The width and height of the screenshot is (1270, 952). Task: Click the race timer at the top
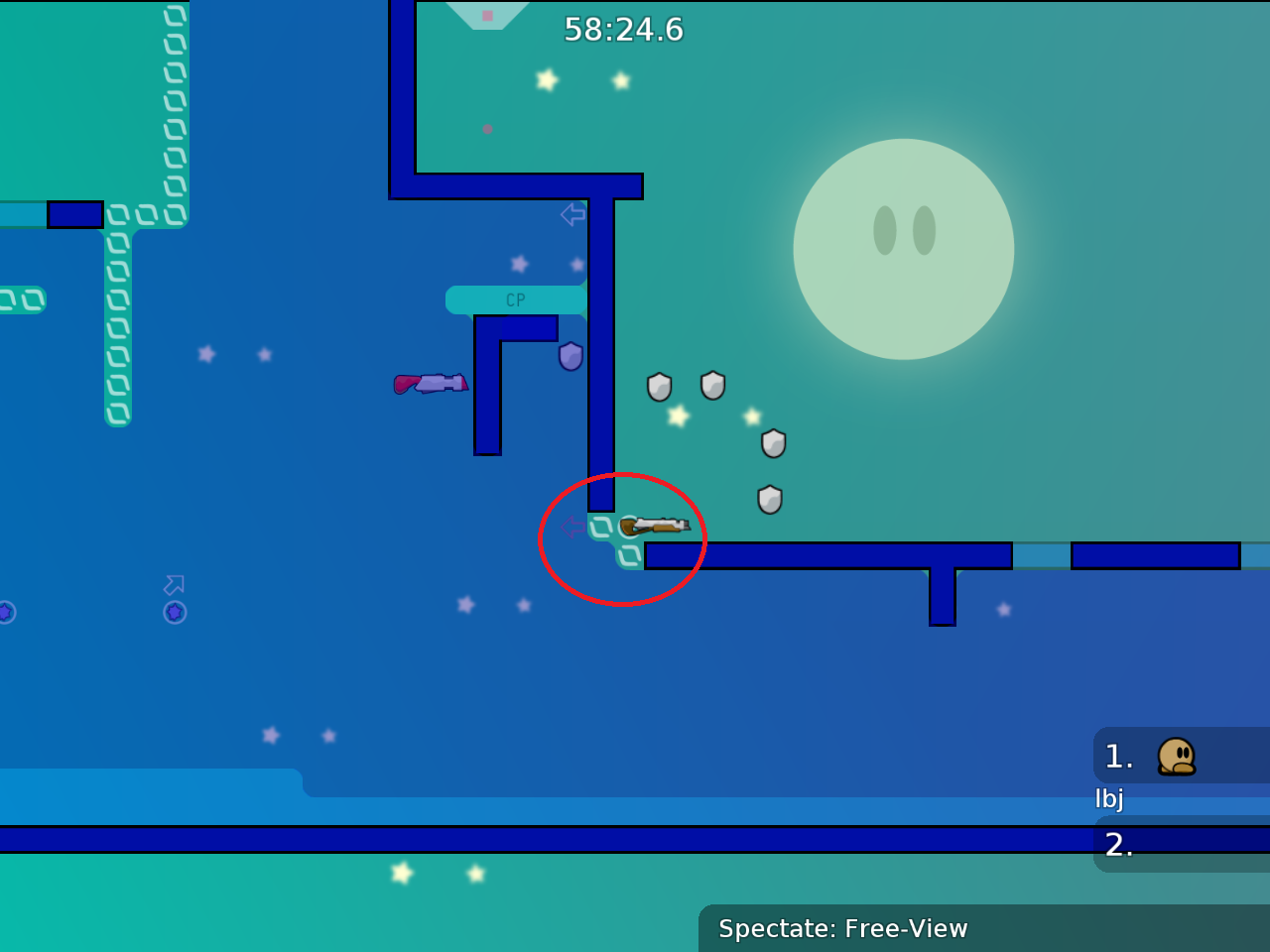pyautogui.click(x=623, y=30)
